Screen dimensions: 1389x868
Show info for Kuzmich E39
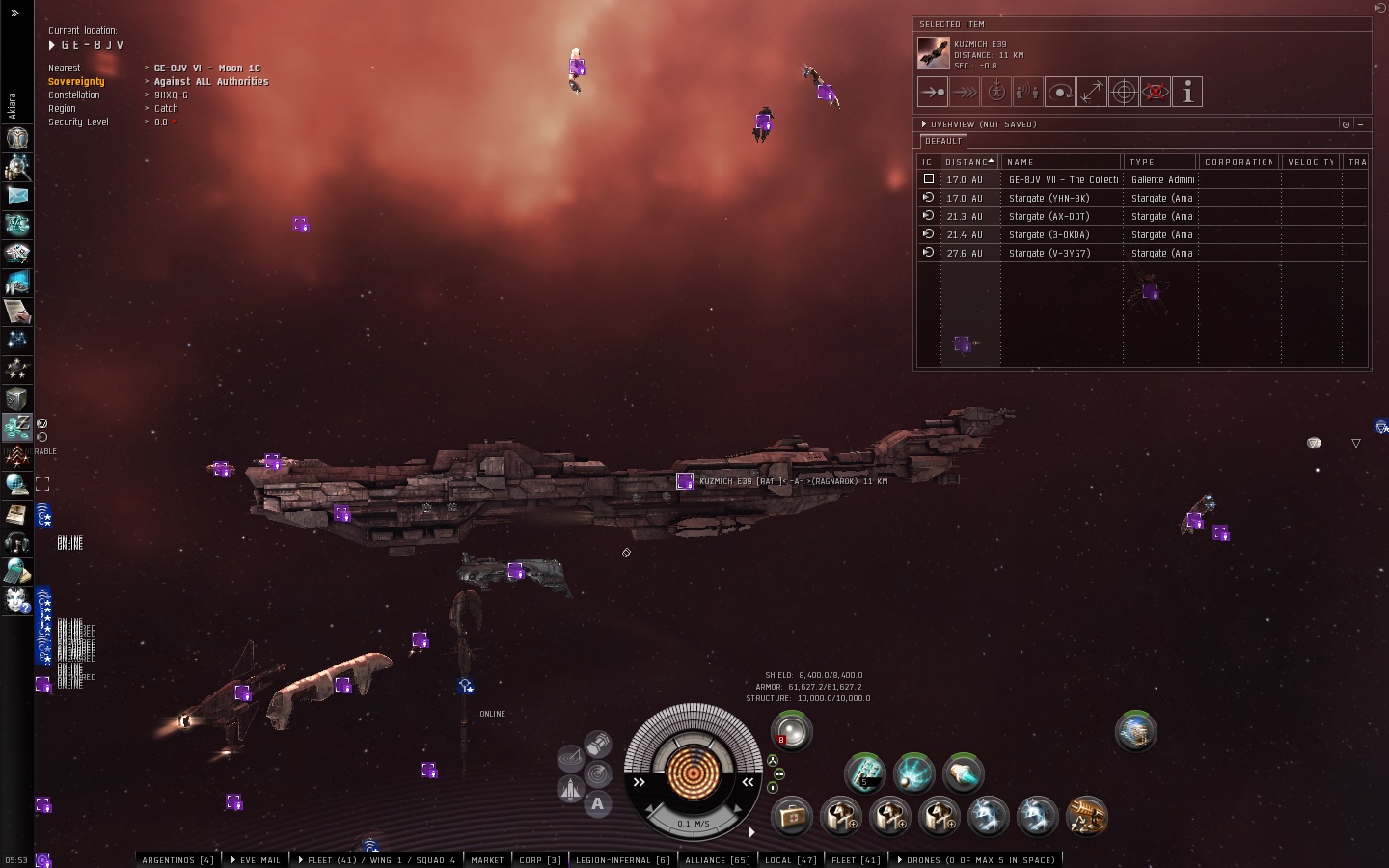pyautogui.click(x=1187, y=93)
